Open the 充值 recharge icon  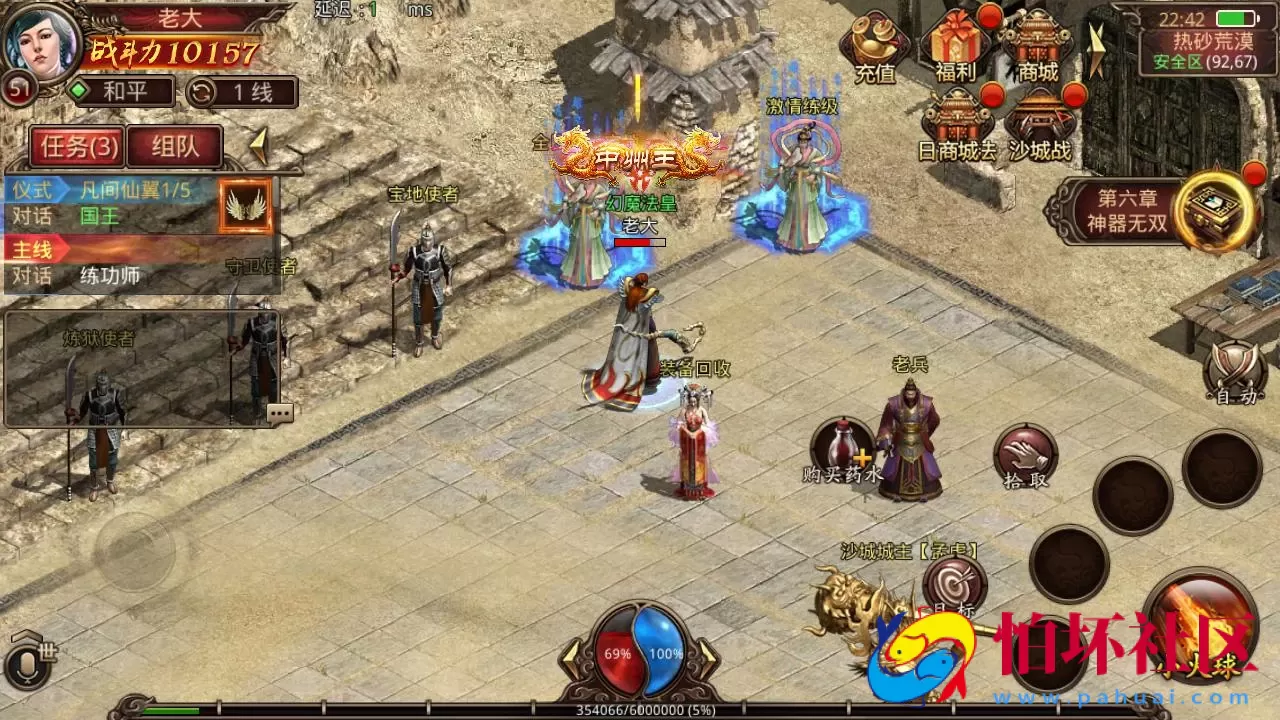874,48
